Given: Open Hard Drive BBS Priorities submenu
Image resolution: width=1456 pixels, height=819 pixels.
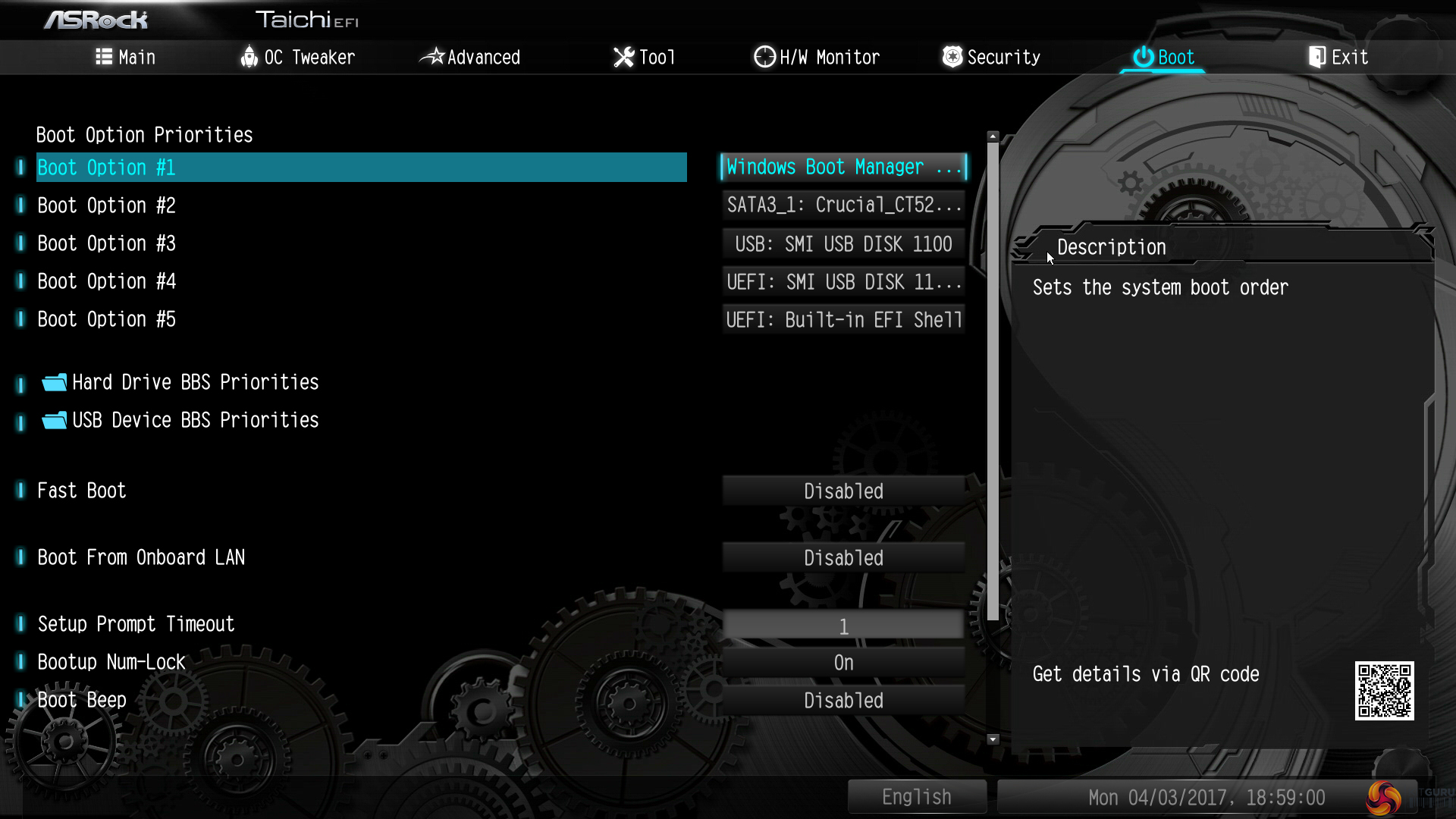Looking at the screenshot, I should click(x=195, y=382).
